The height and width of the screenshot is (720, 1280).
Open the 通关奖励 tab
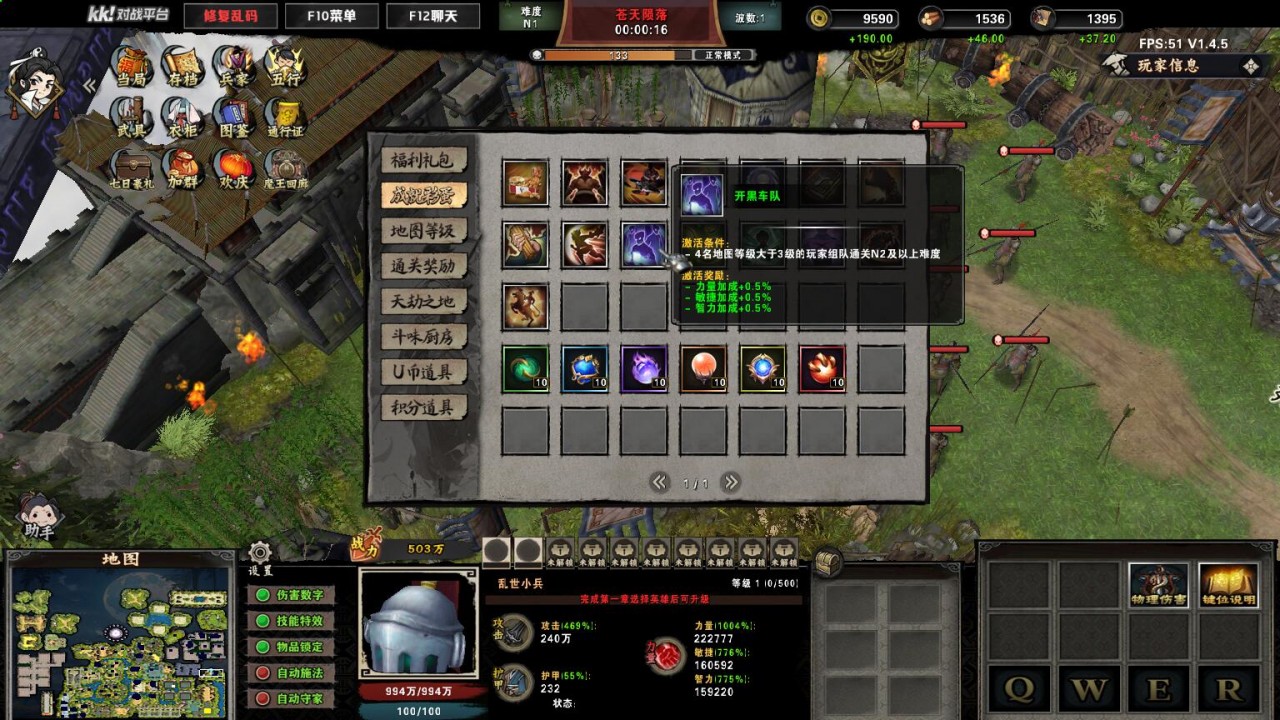(423, 266)
